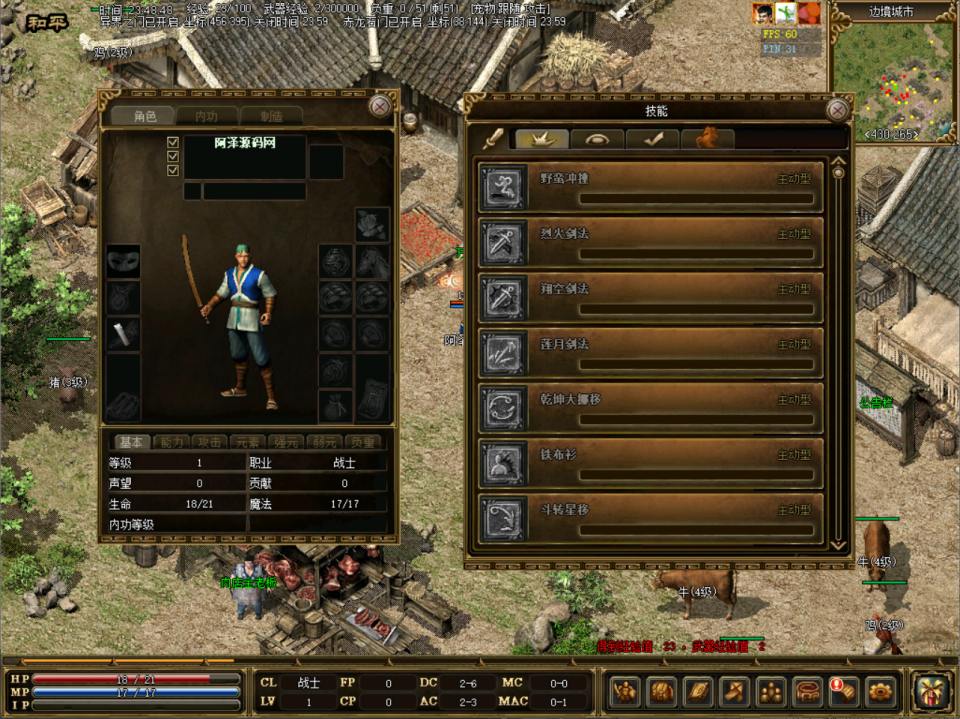Screen dimensions: 960x719
Task: Close the 技能 skills window
Action: 838,110
